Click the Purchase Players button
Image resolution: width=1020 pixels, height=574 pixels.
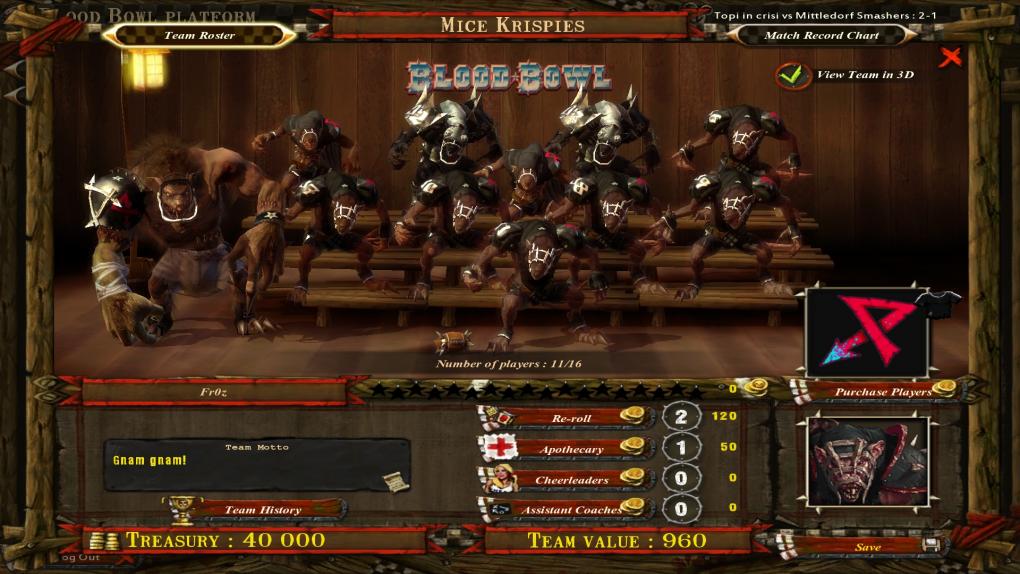tap(876, 391)
